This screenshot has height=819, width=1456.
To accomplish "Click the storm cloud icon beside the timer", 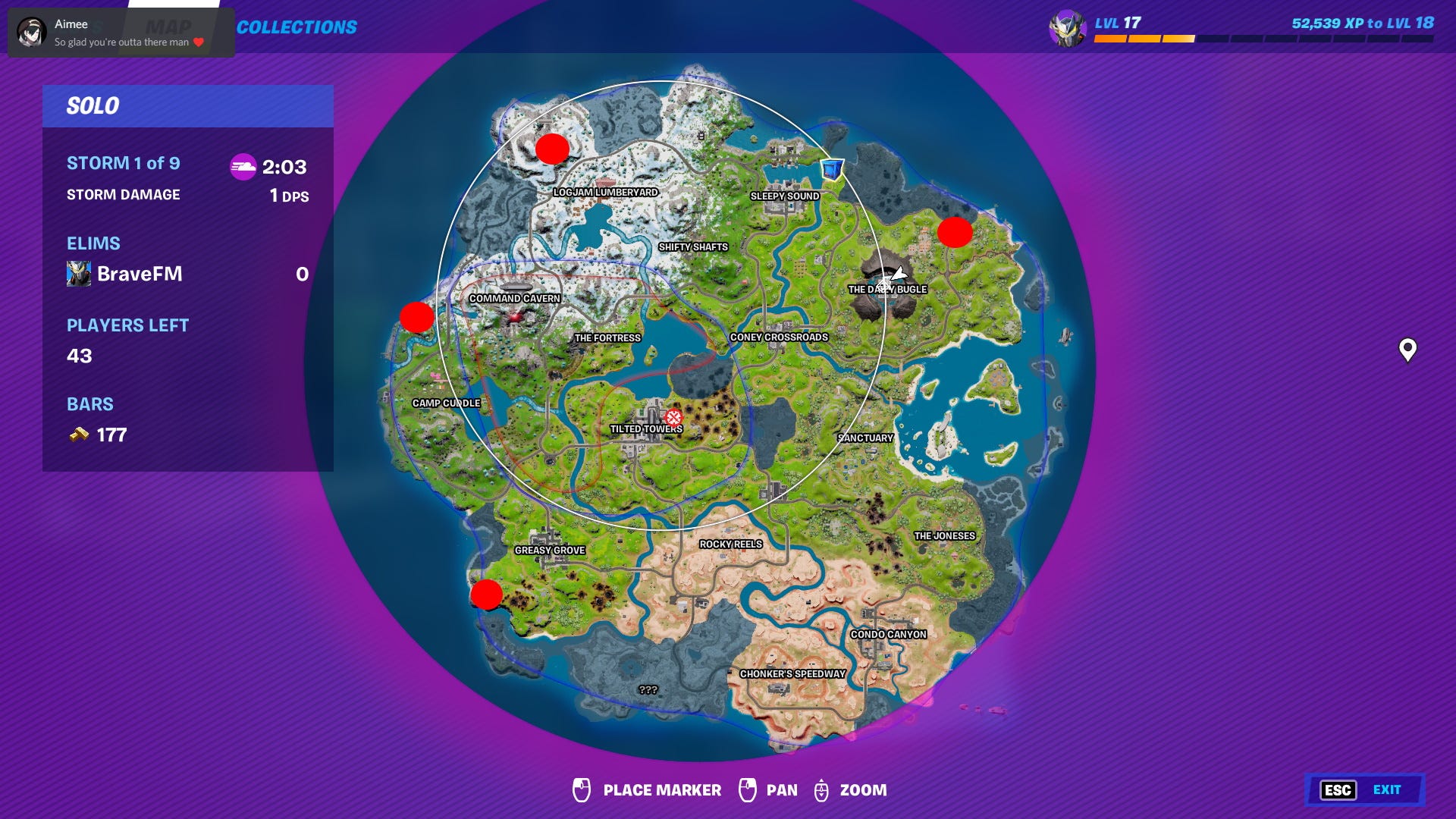I will [x=244, y=168].
